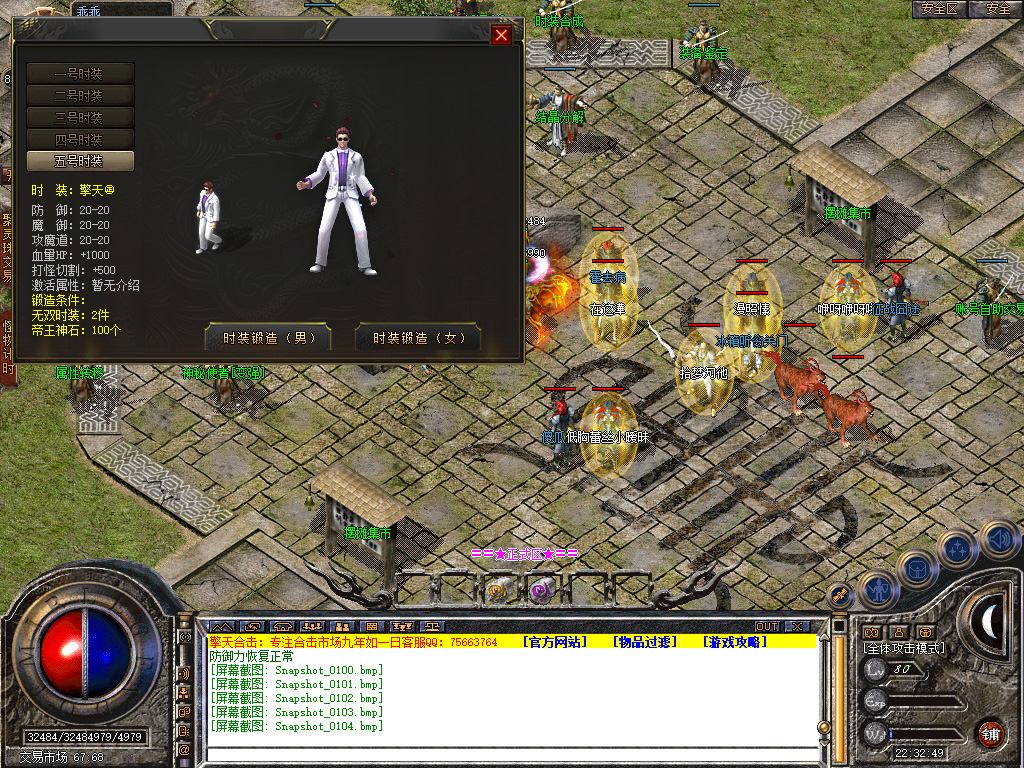This screenshot has height=768, width=1024.
Task: Use the orange swirl scroll in belt
Action: pos(499,591)
